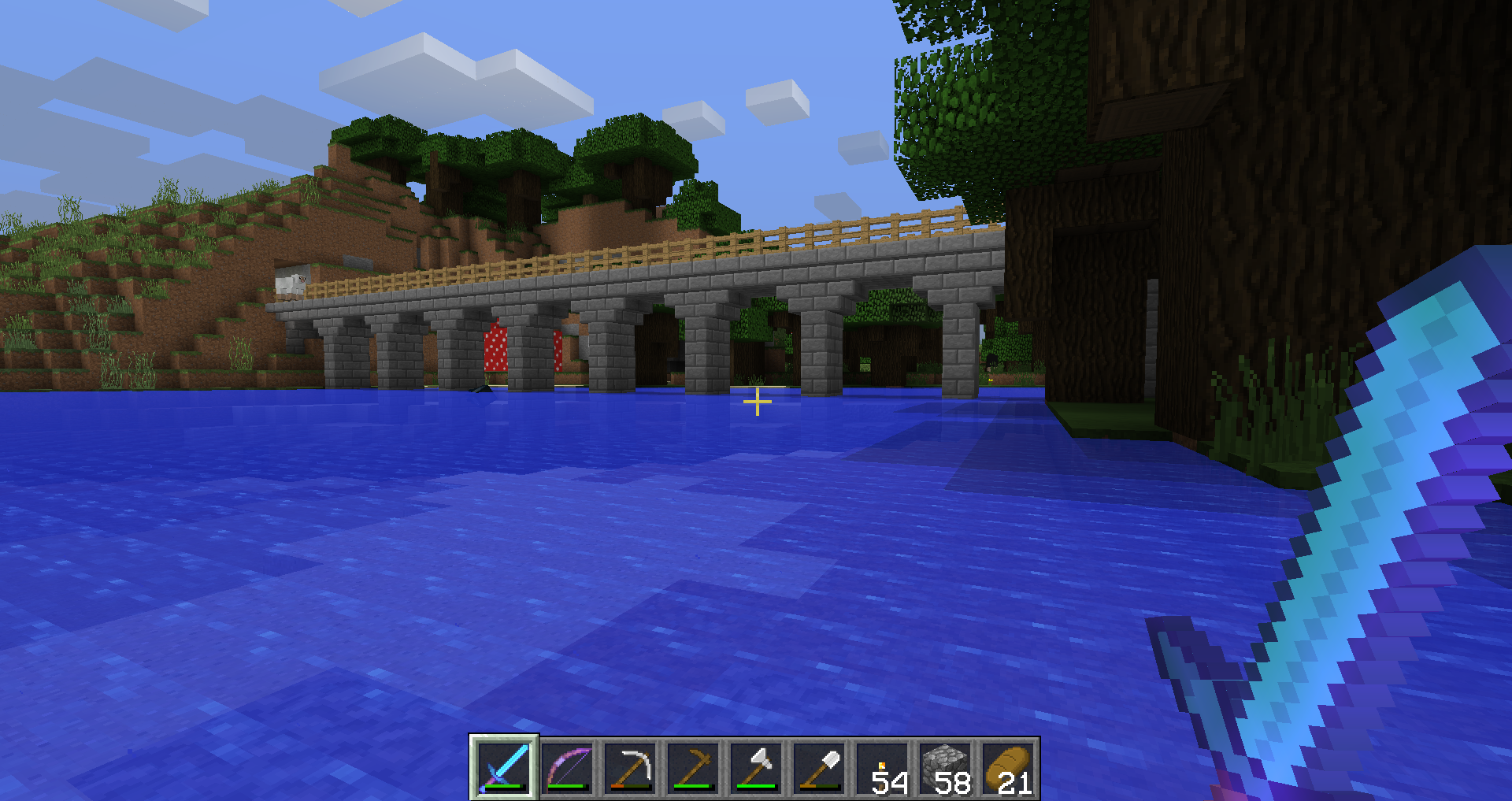Pick the wooden pickaxe slot
The image size is (1512, 801).
(693, 768)
